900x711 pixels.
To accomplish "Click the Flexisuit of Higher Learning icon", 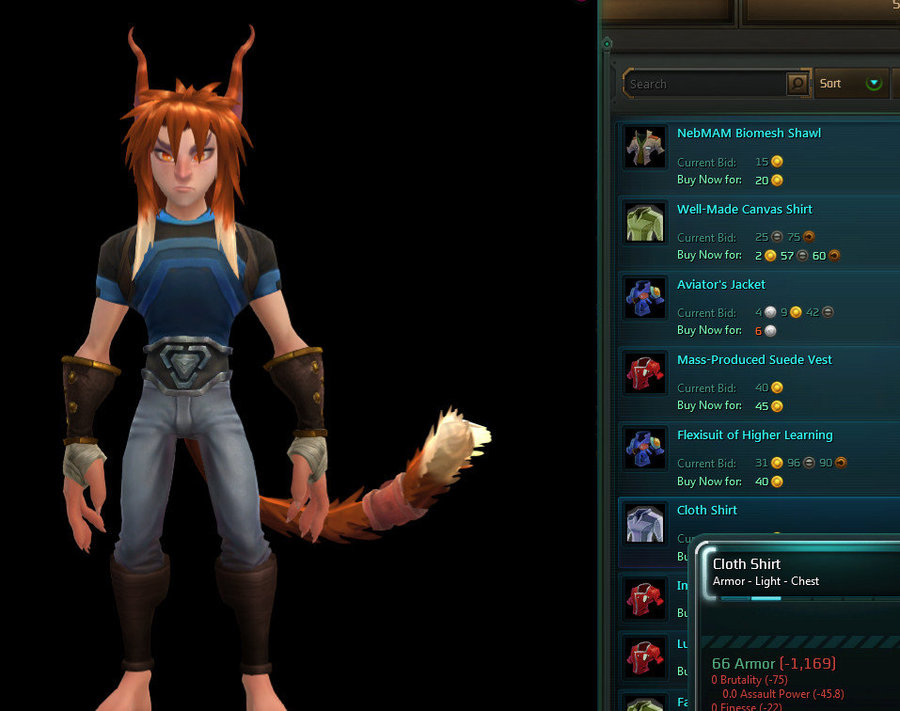I will tap(645, 449).
